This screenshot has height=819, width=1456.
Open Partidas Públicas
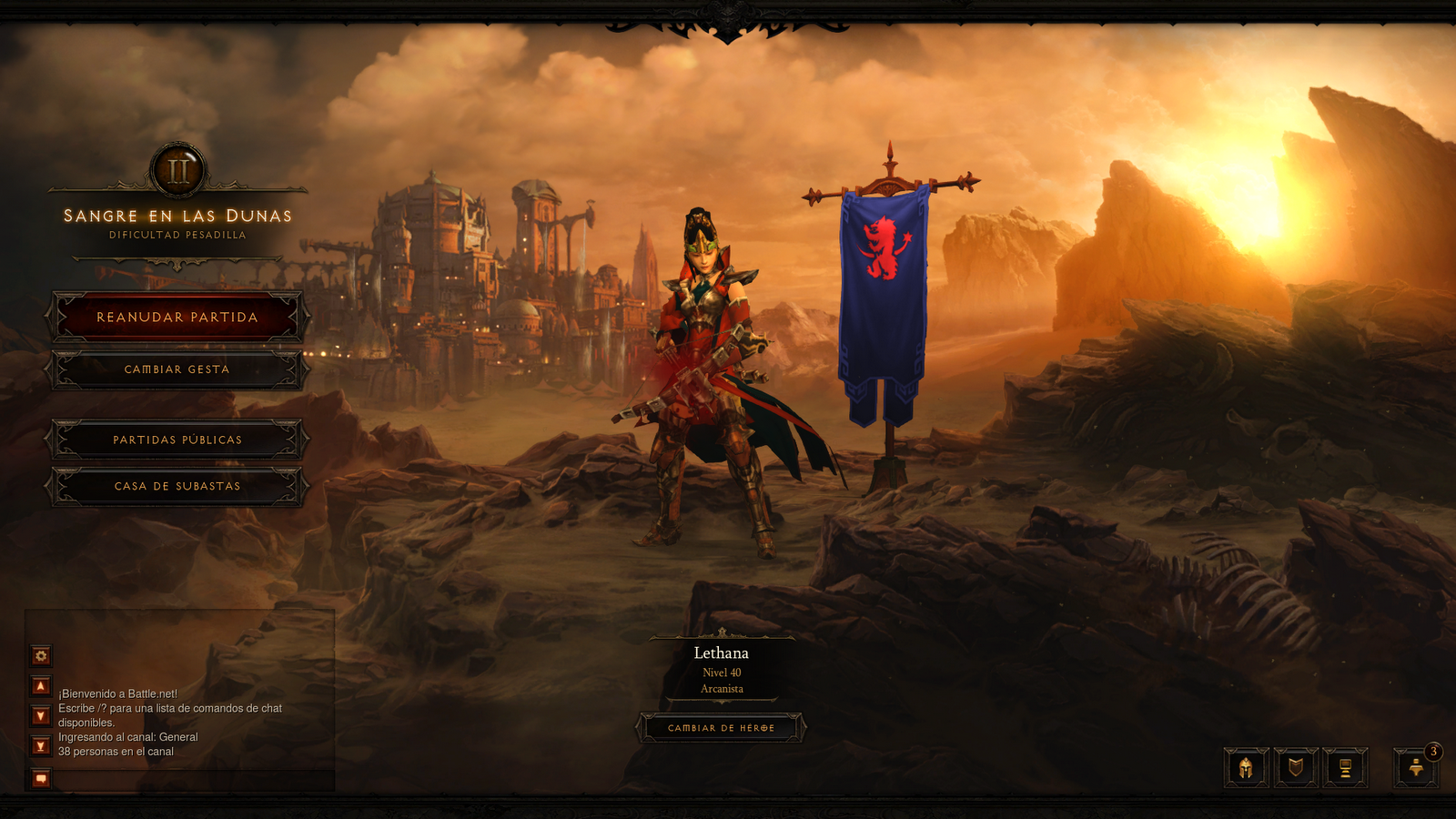coord(177,439)
